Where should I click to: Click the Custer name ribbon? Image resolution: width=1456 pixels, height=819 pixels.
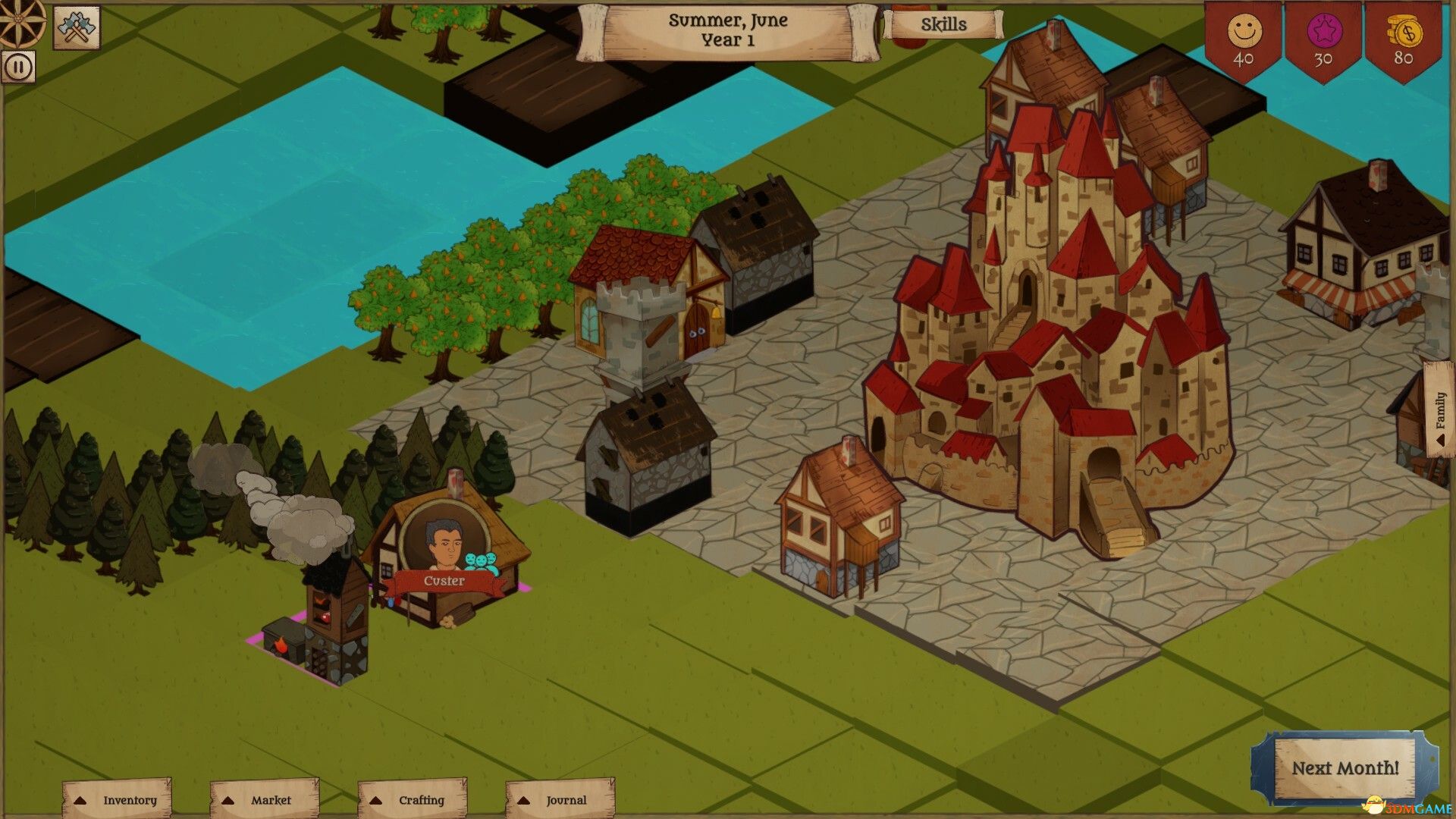coord(446,582)
